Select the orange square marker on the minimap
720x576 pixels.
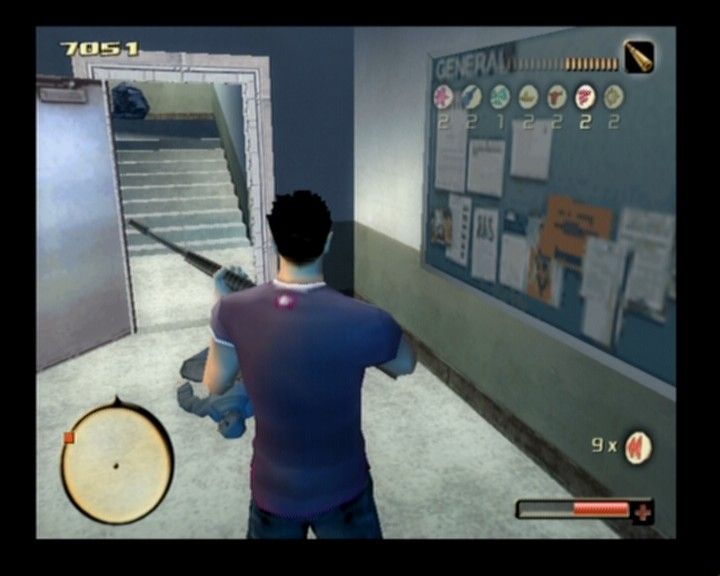tap(69, 437)
